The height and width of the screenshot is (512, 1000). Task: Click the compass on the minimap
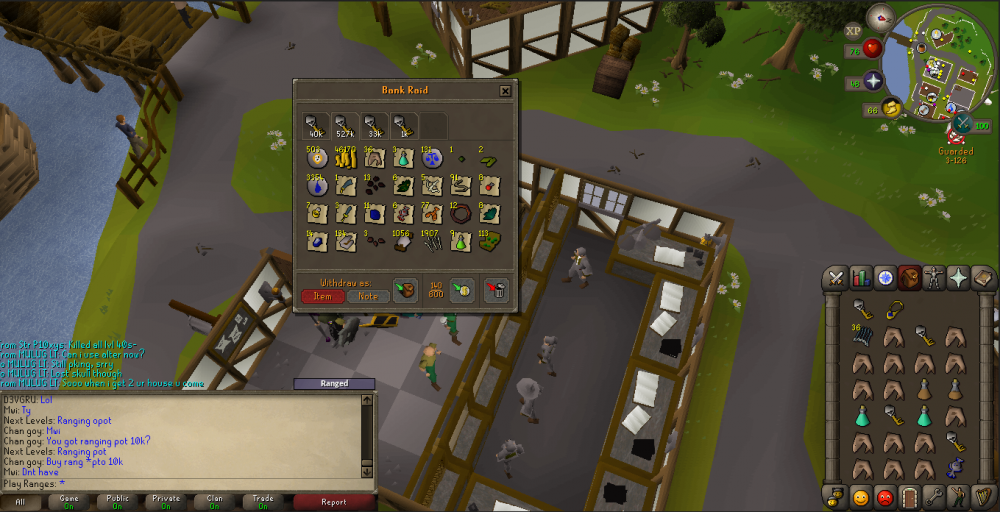880,17
